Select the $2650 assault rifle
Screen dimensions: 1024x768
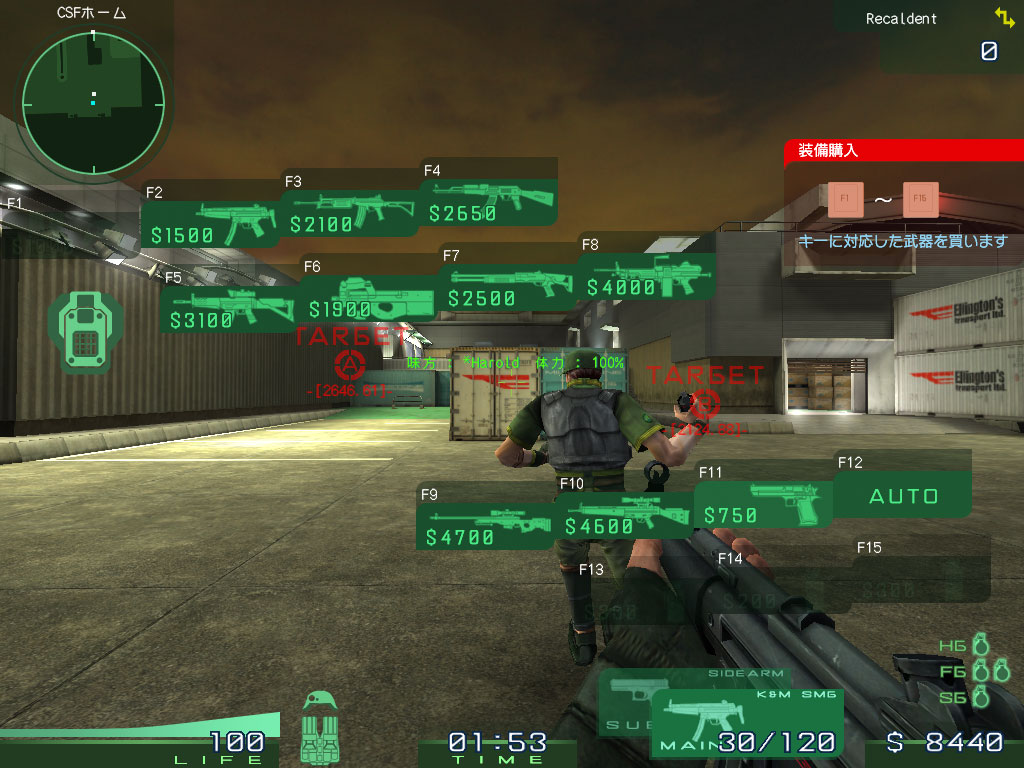490,203
